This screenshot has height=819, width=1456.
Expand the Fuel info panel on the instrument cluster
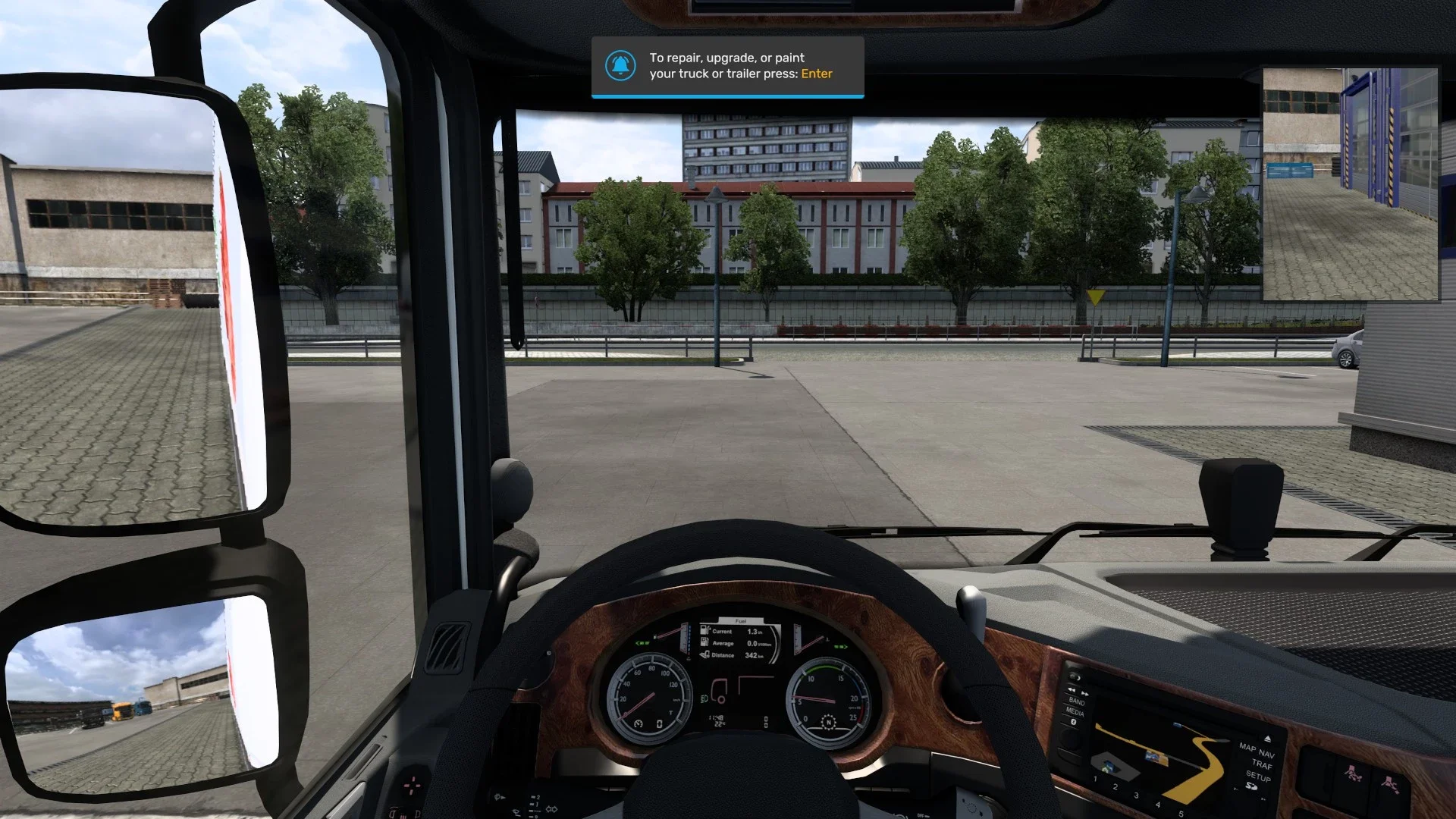(x=739, y=621)
